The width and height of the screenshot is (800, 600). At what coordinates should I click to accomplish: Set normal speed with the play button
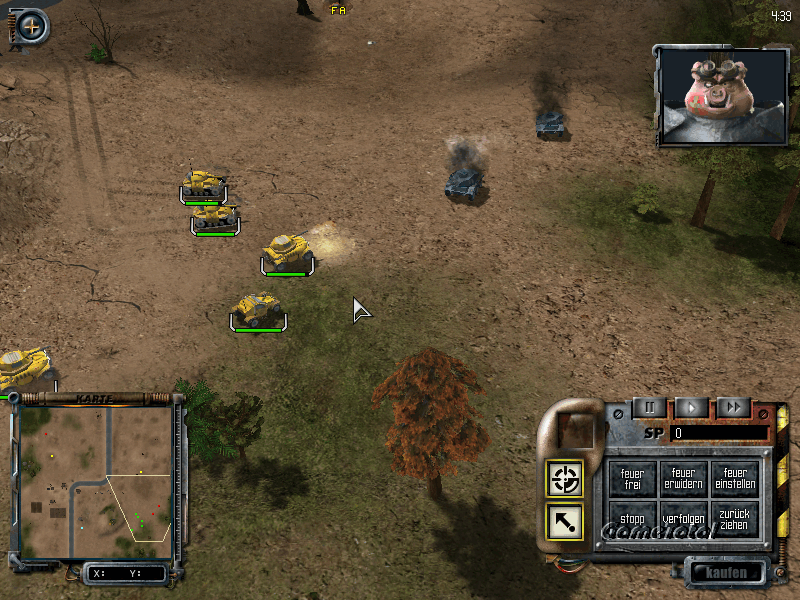click(x=691, y=407)
